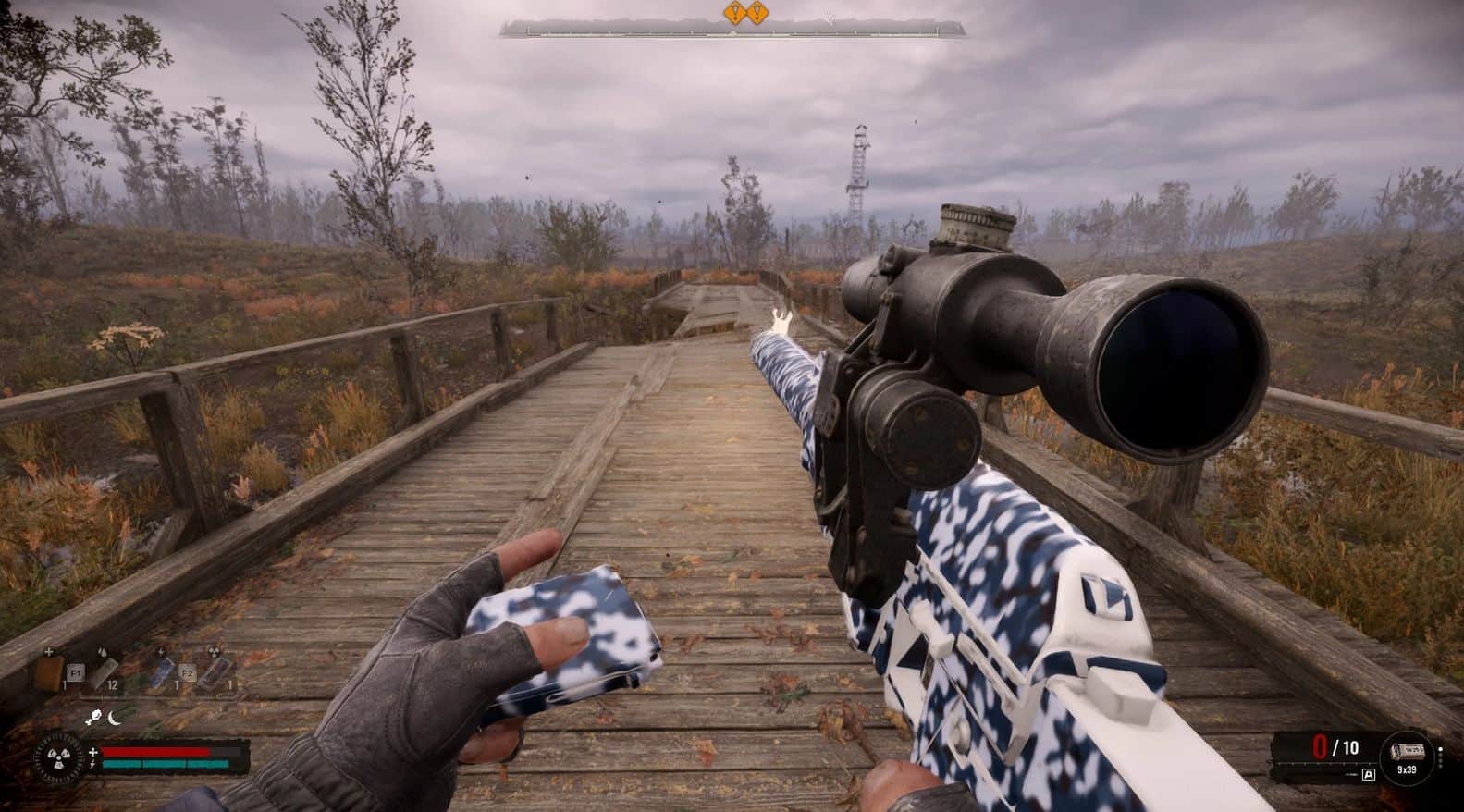The image size is (1464, 812).
Task: Click the crescent moon status icon
Action: click(113, 717)
